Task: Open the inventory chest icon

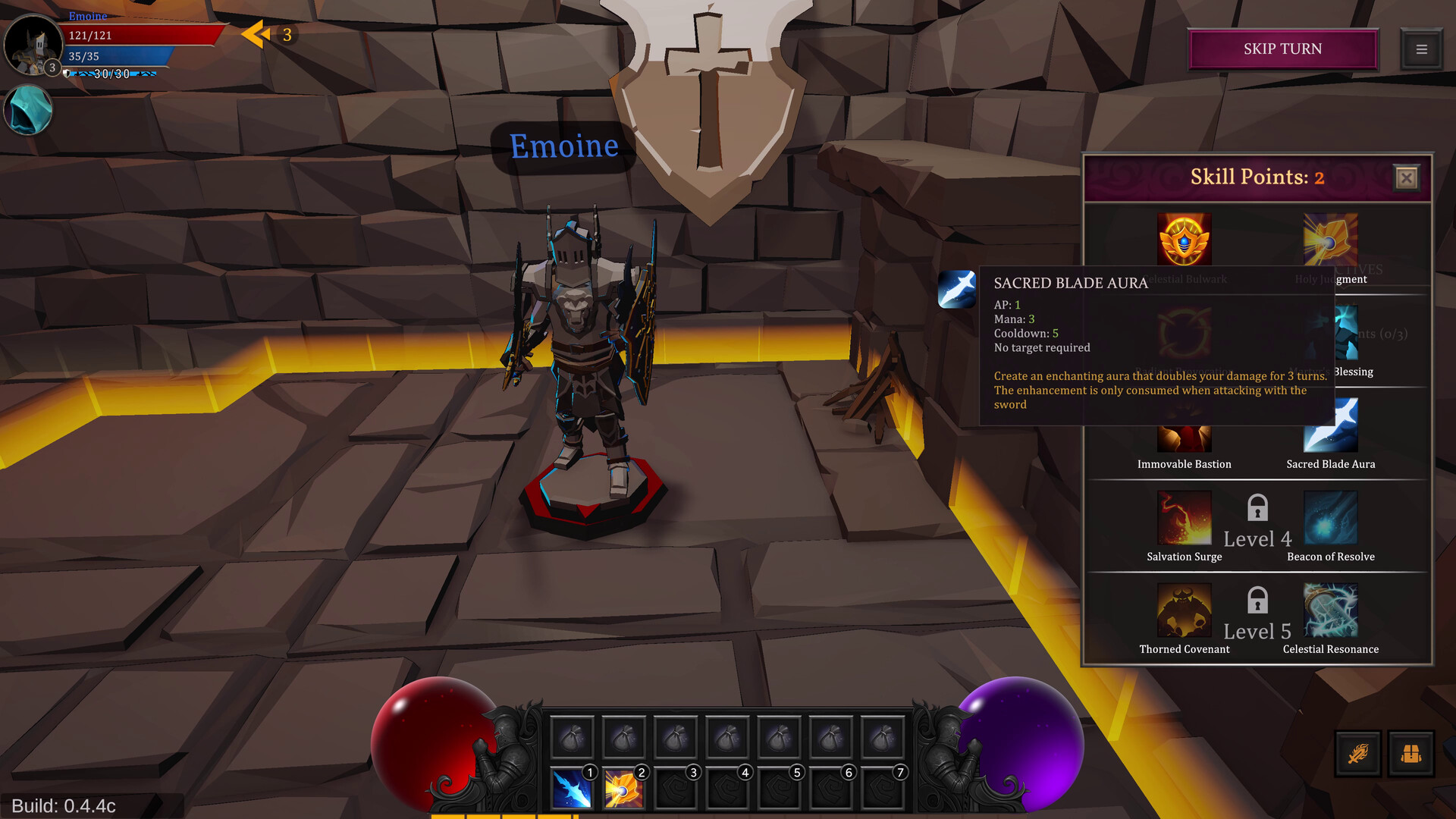Action: point(1412,754)
